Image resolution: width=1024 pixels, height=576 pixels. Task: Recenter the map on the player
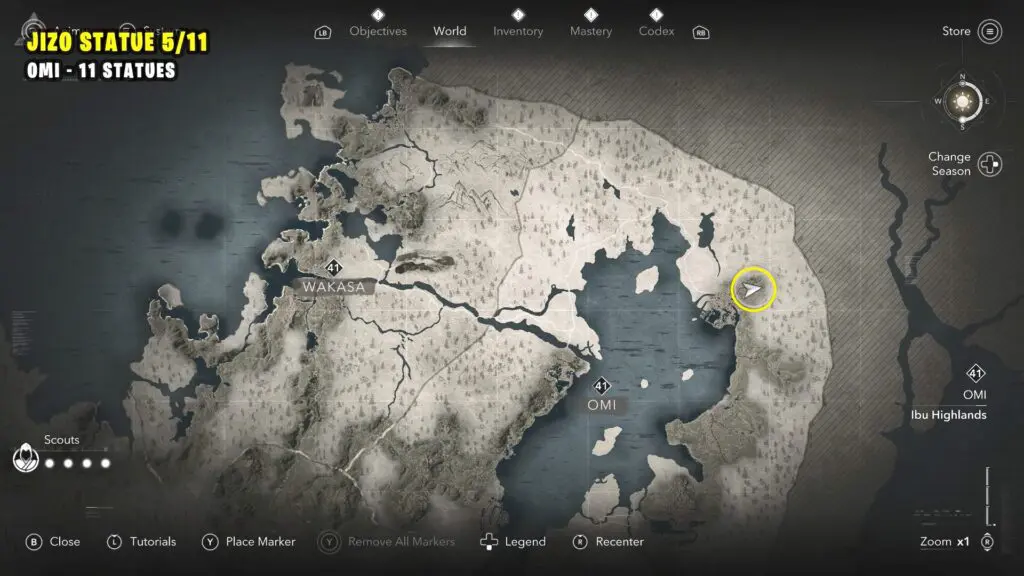[x=608, y=542]
